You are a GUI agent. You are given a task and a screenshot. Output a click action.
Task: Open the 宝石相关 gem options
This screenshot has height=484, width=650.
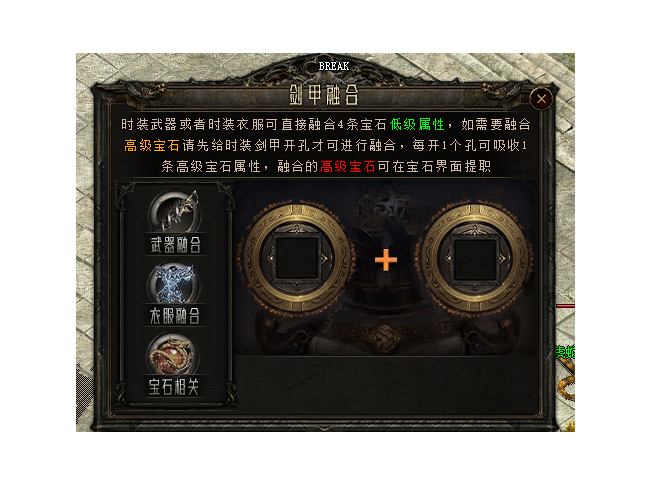point(173,362)
